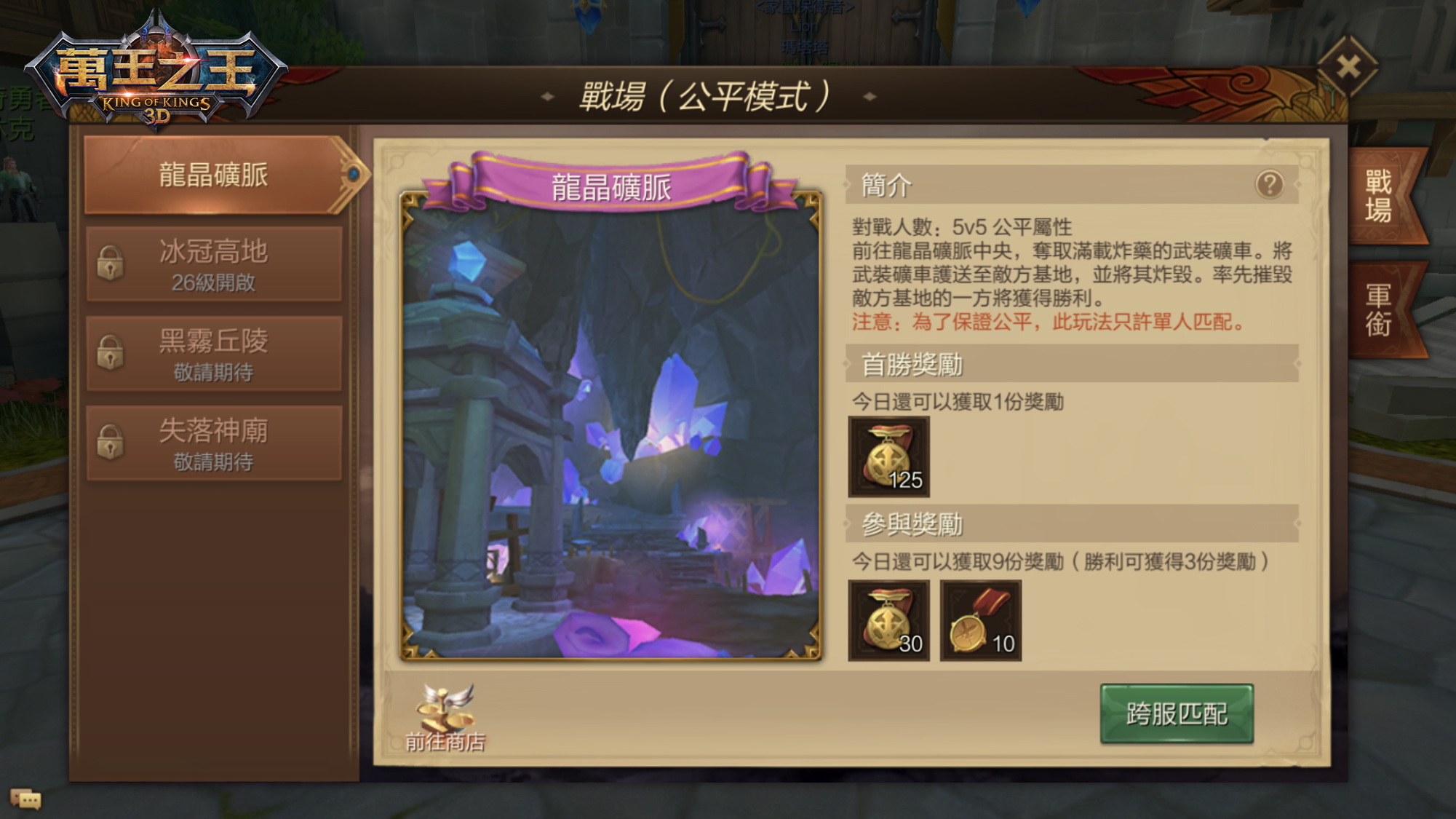The width and height of the screenshot is (1456, 819).
Task: Select the locked 冰冠高地 battleground entry
Action: pos(213,264)
